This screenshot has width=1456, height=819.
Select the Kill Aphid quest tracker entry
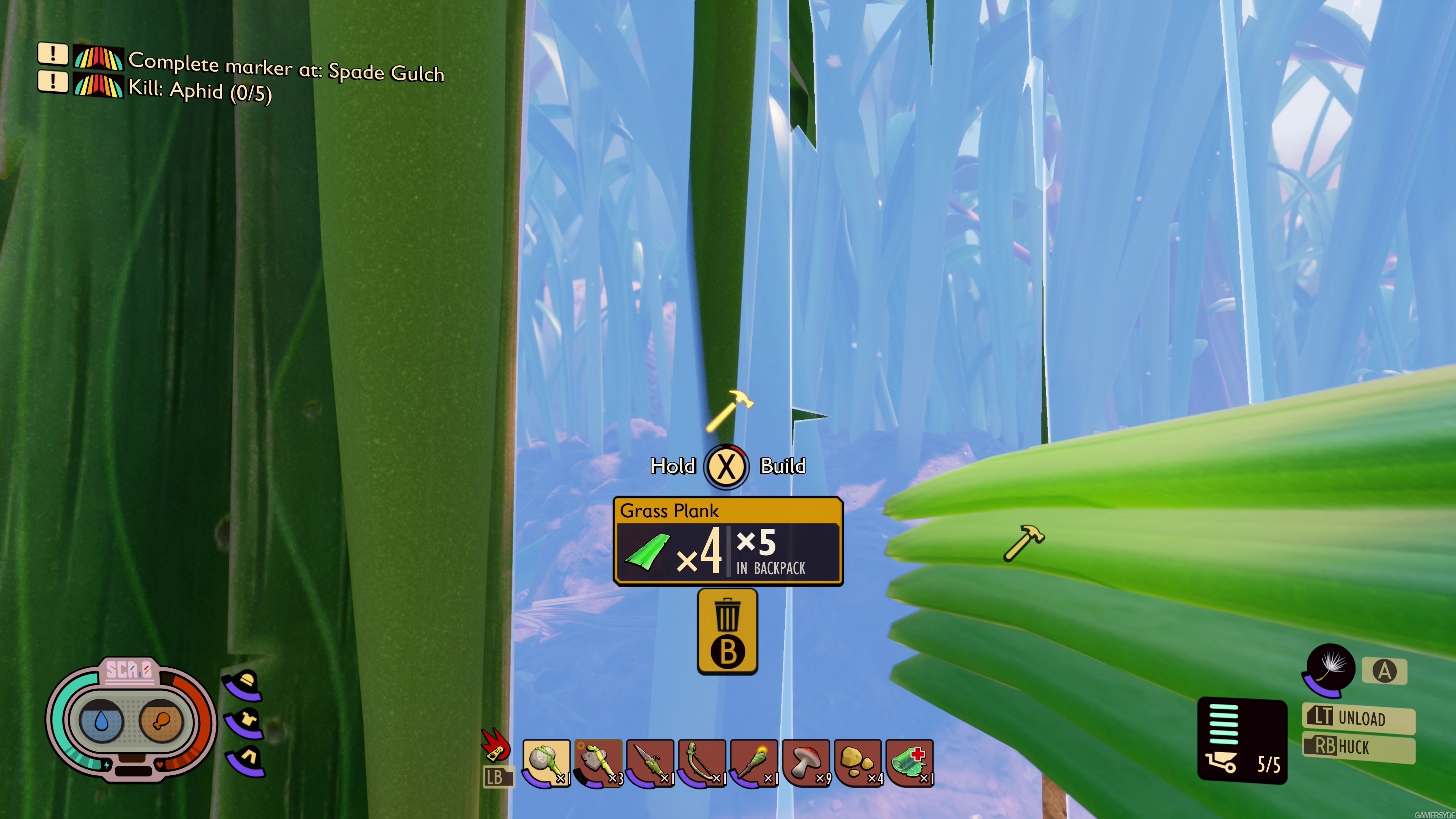coord(199,91)
